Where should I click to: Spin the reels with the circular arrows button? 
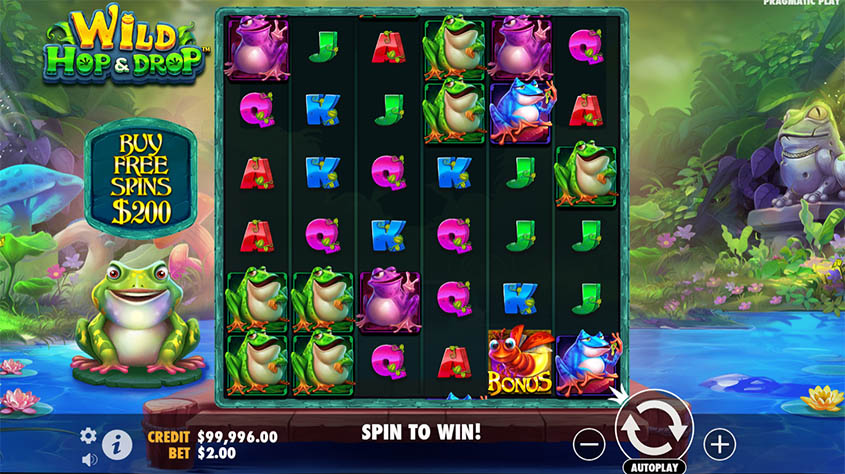point(654,425)
